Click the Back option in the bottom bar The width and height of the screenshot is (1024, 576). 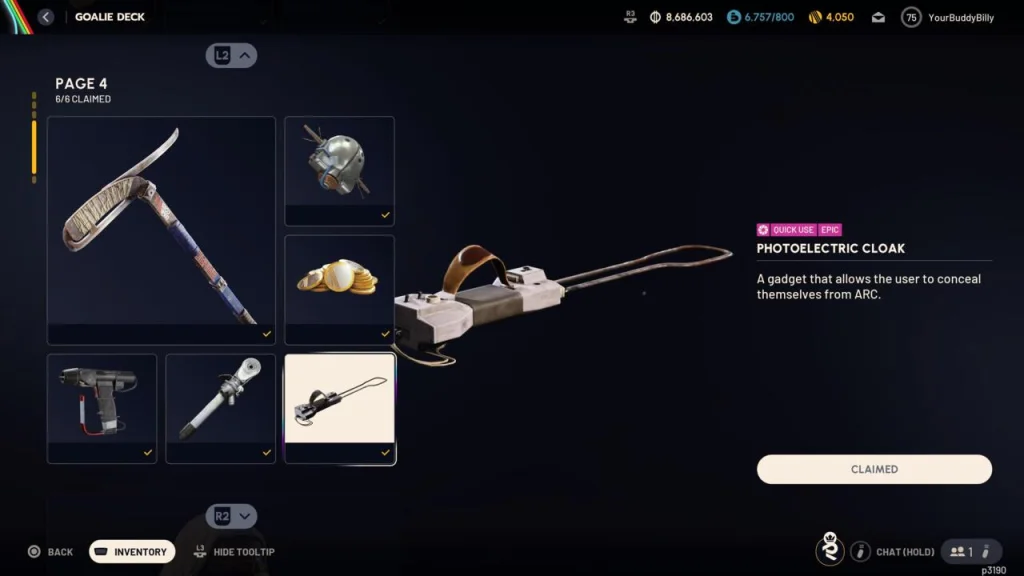[x=50, y=552]
